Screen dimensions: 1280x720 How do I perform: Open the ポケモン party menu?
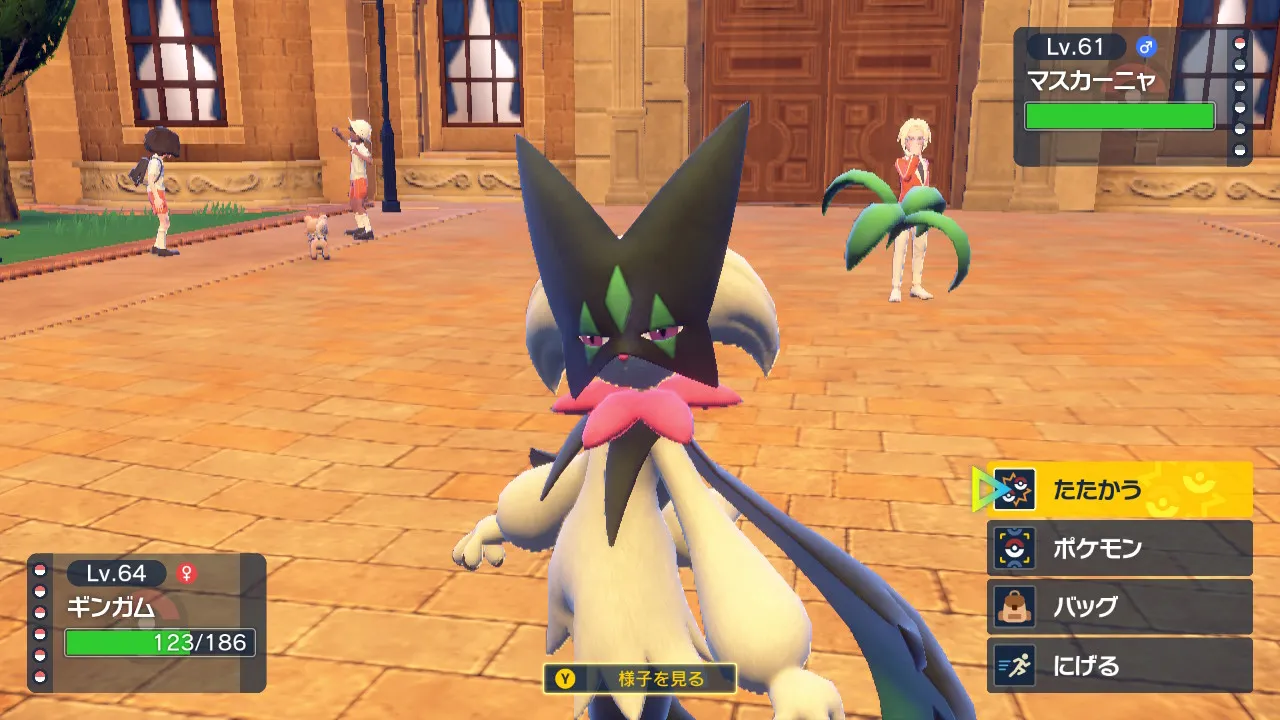point(1120,548)
